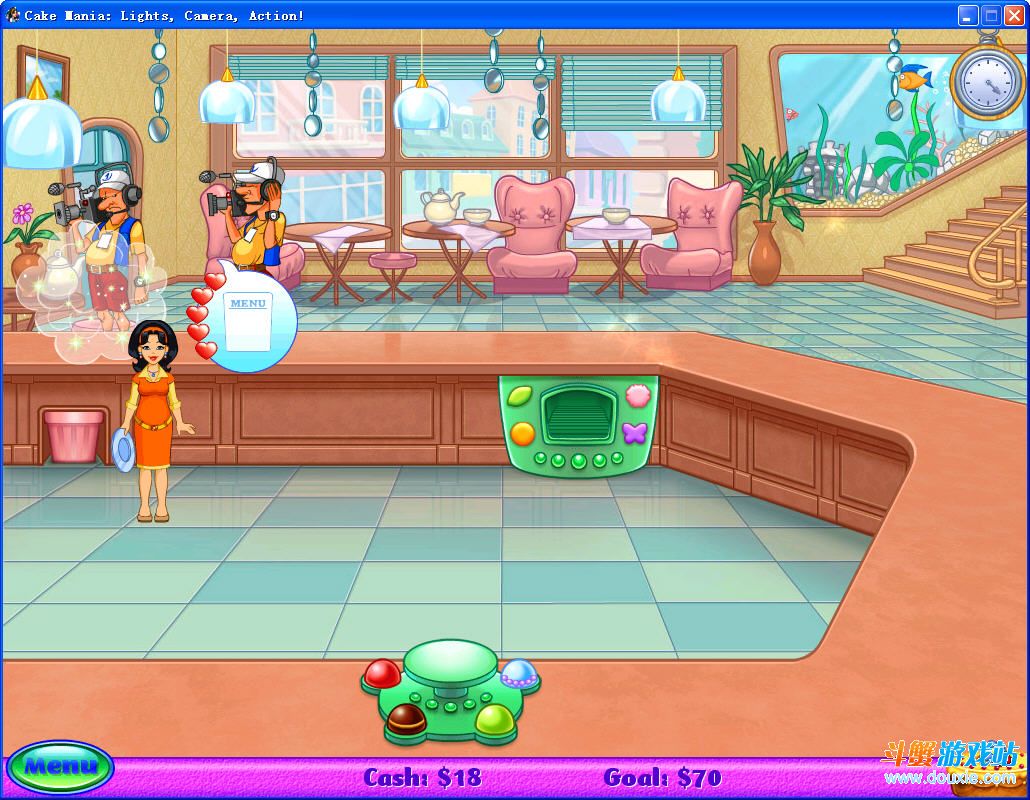Select the pink scalloped cake shape
1030x800 pixels.
point(636,396)
